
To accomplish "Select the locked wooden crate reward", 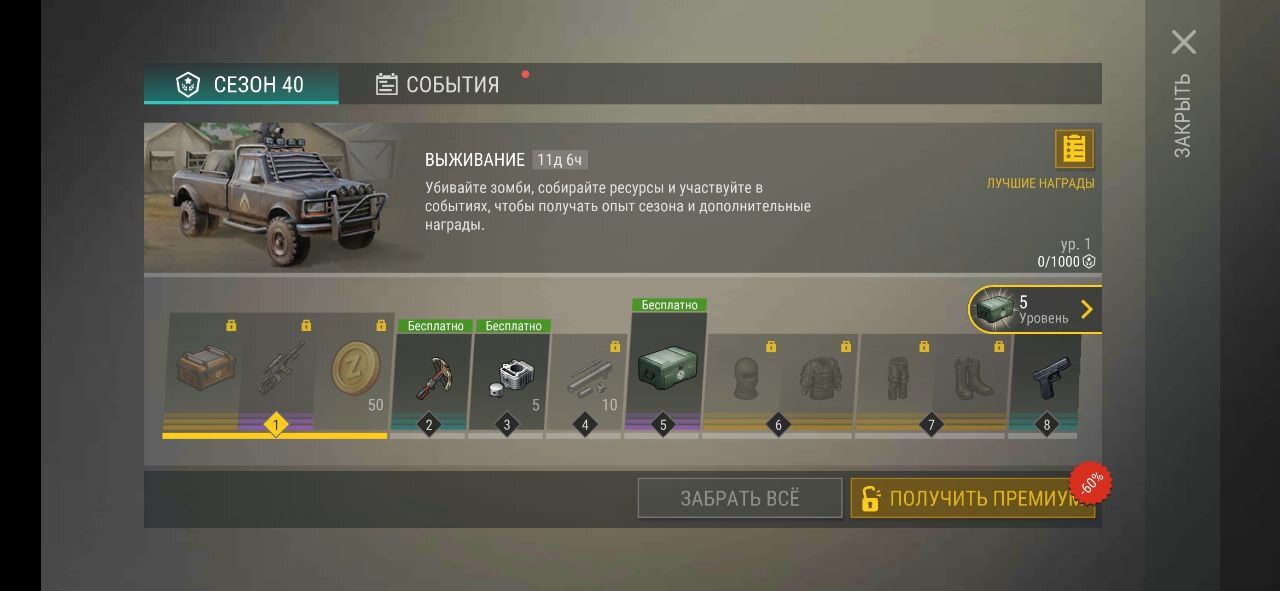I will click(205, 370).
